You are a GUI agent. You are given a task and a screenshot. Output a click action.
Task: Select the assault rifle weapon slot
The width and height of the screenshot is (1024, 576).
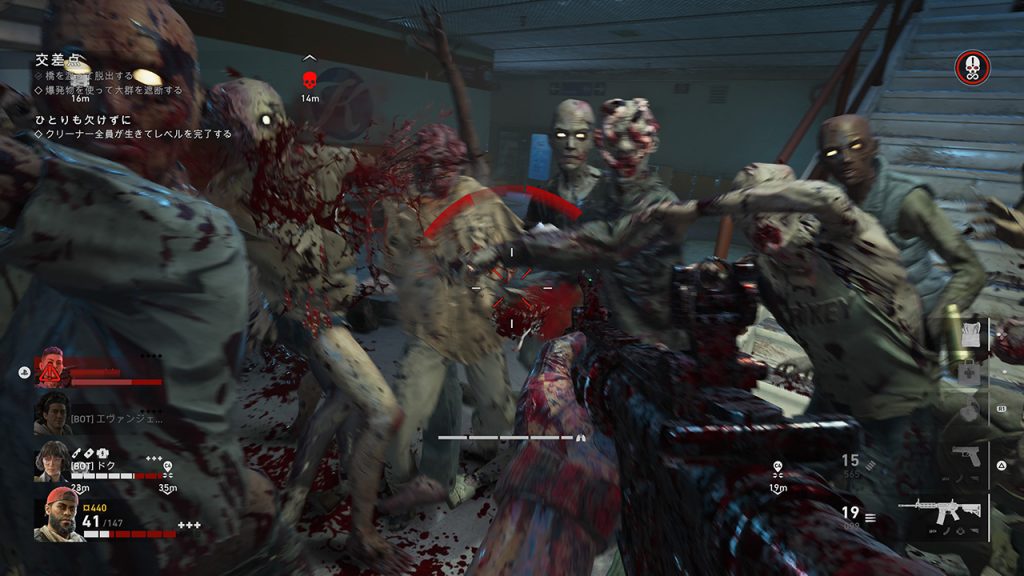(940, 510)
